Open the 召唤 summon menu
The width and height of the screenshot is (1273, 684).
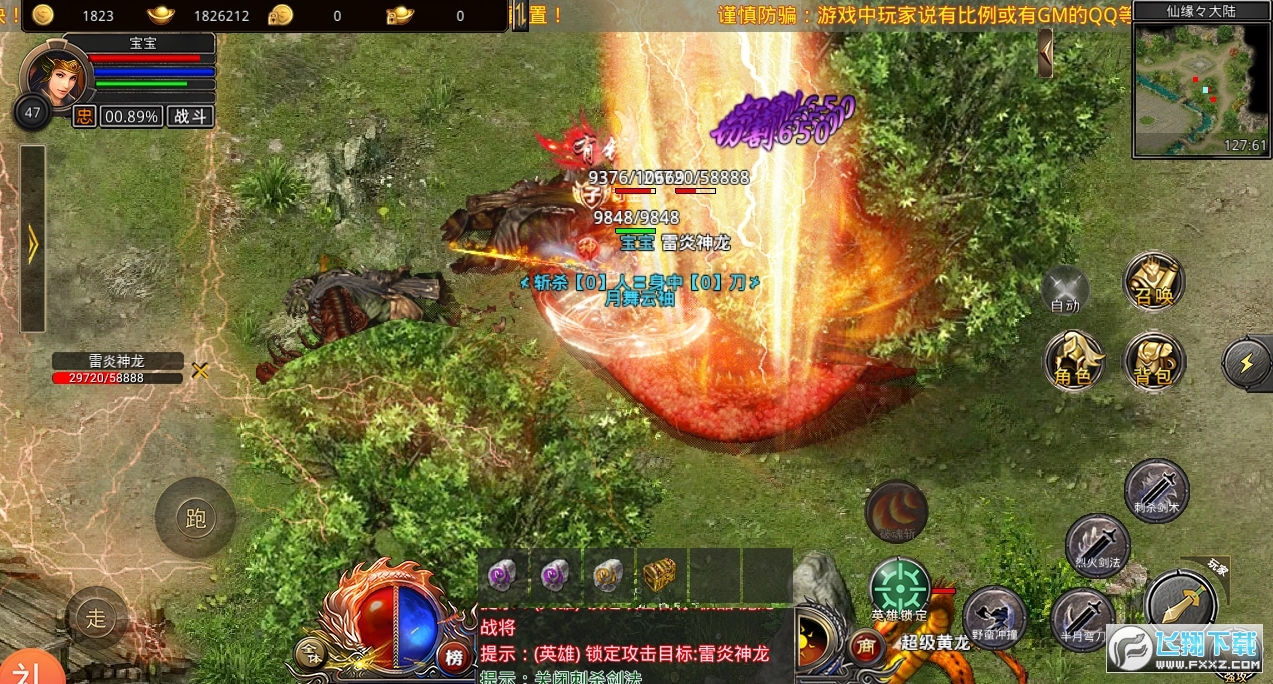tap(1154, 281)
